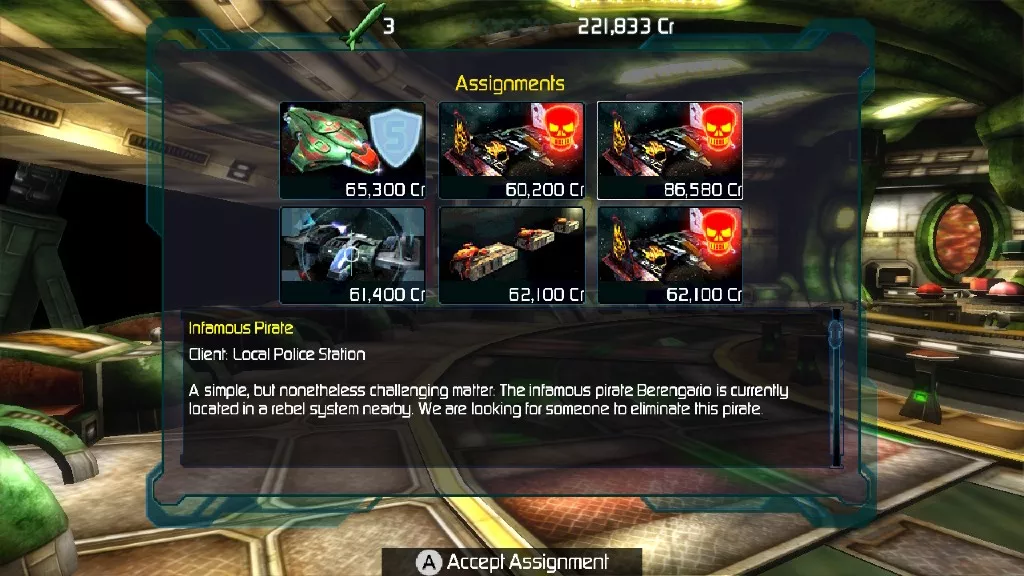Open the 62,100 Cr cargo freighter assignment

(512, 255)
